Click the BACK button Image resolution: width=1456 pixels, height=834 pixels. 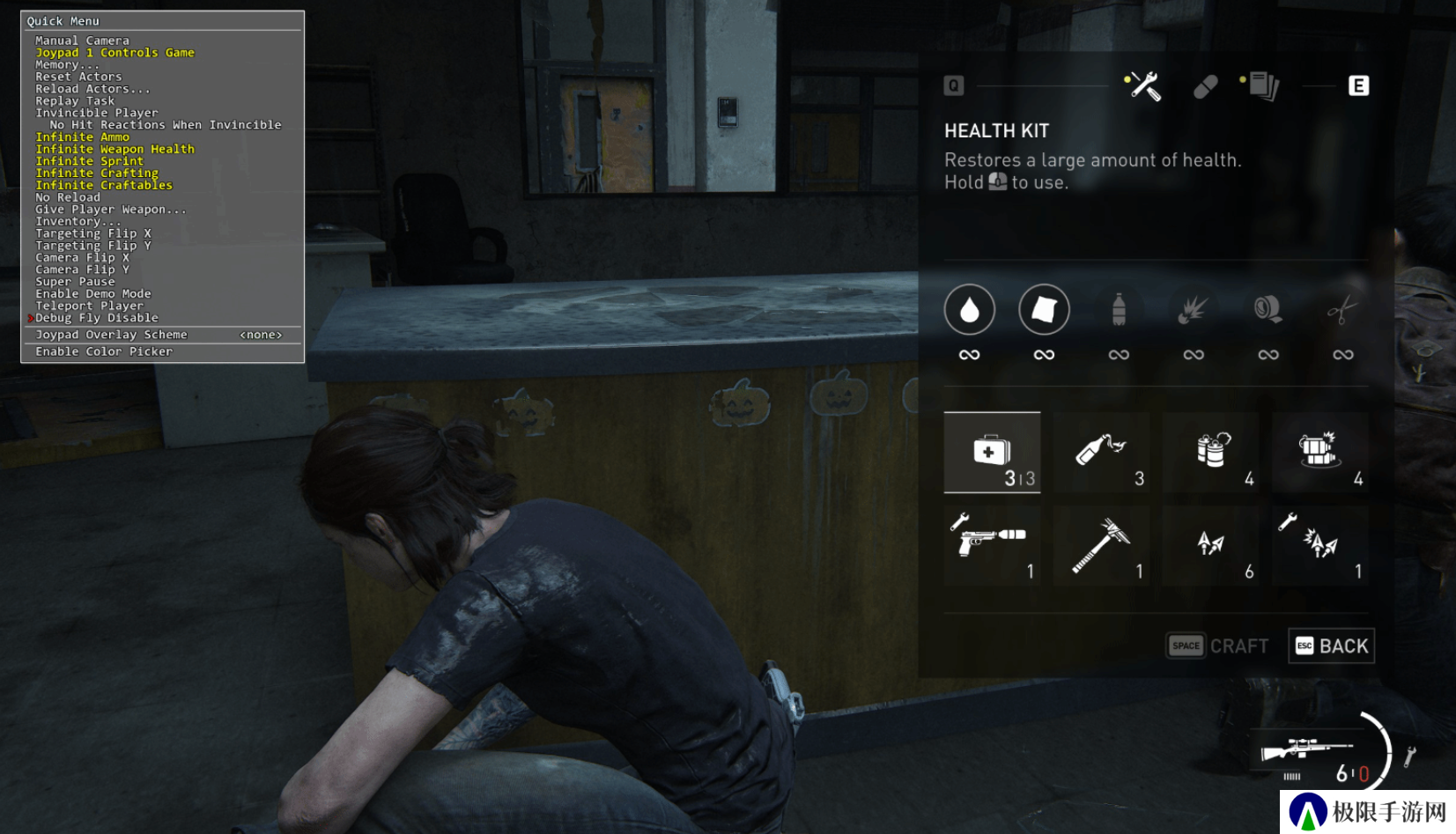click(x=1331, y=646)
